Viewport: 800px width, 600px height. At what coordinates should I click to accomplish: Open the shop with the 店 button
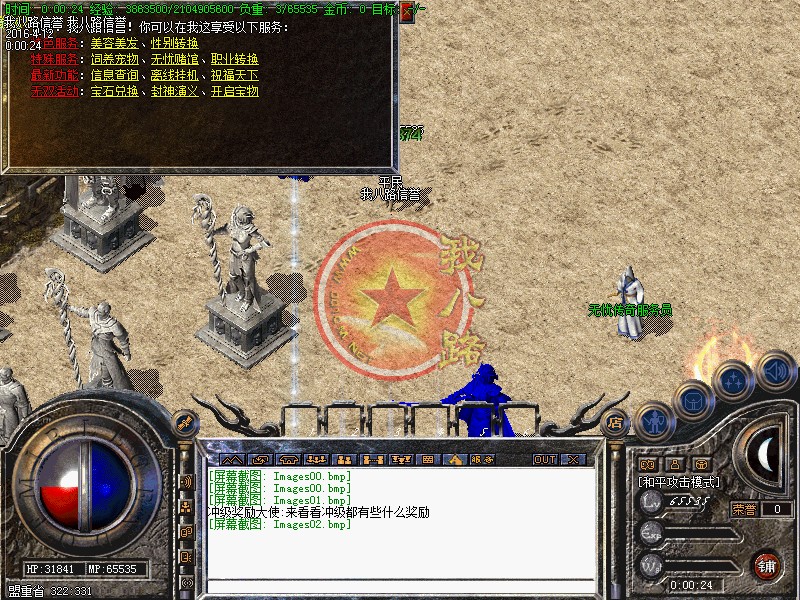click(x=615, y=422)
